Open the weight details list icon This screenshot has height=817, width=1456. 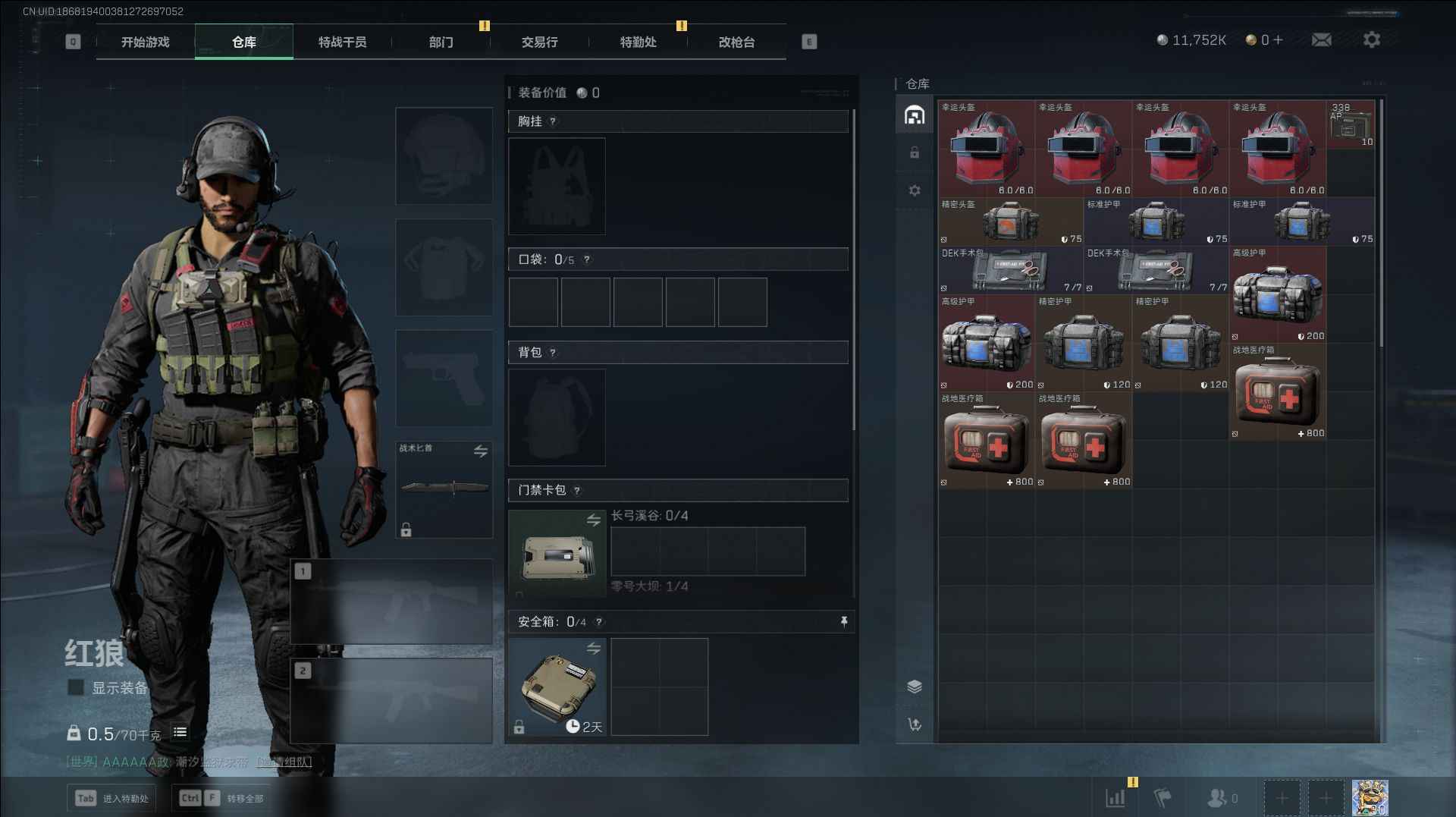[180, 732]
